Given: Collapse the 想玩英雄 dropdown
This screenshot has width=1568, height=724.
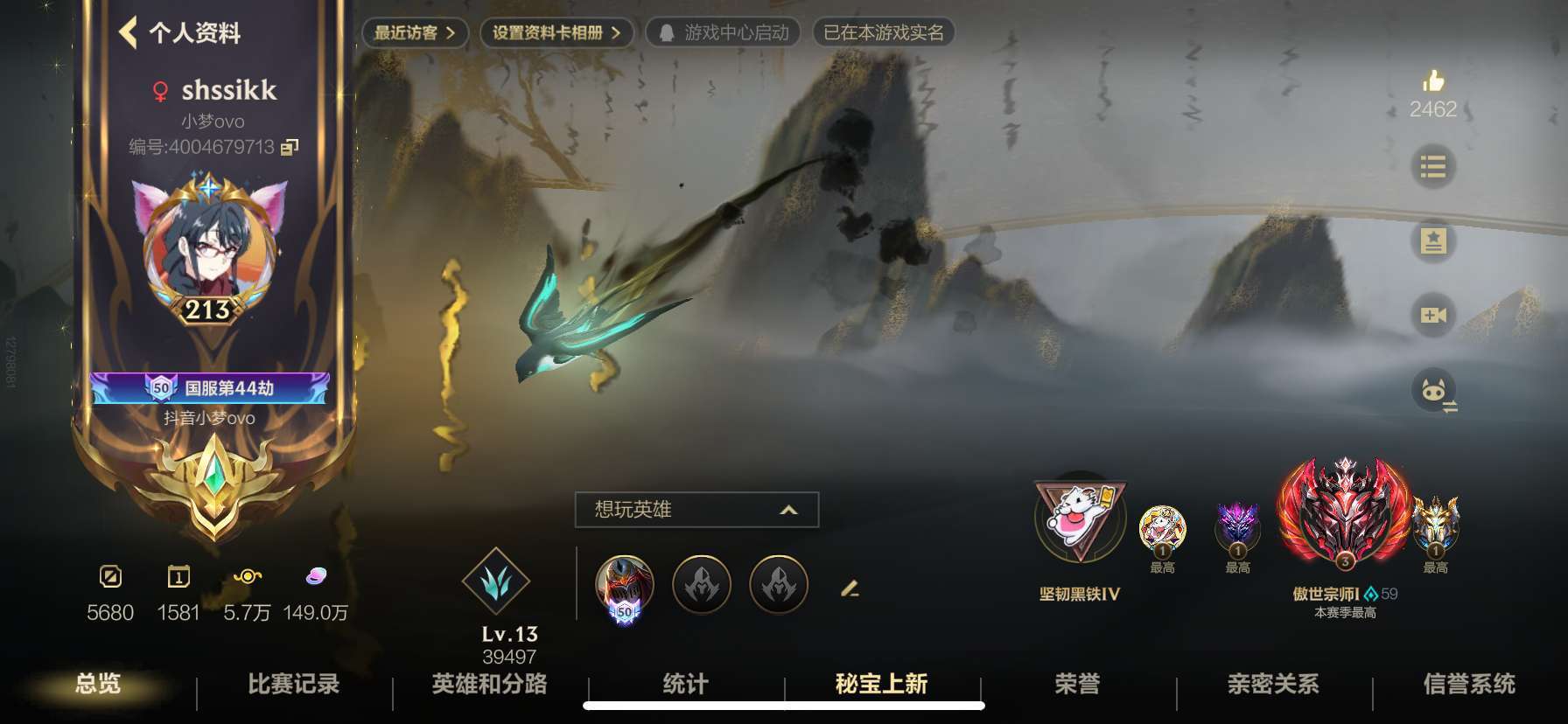Looking at the screenshot, I should pos(790,509).
